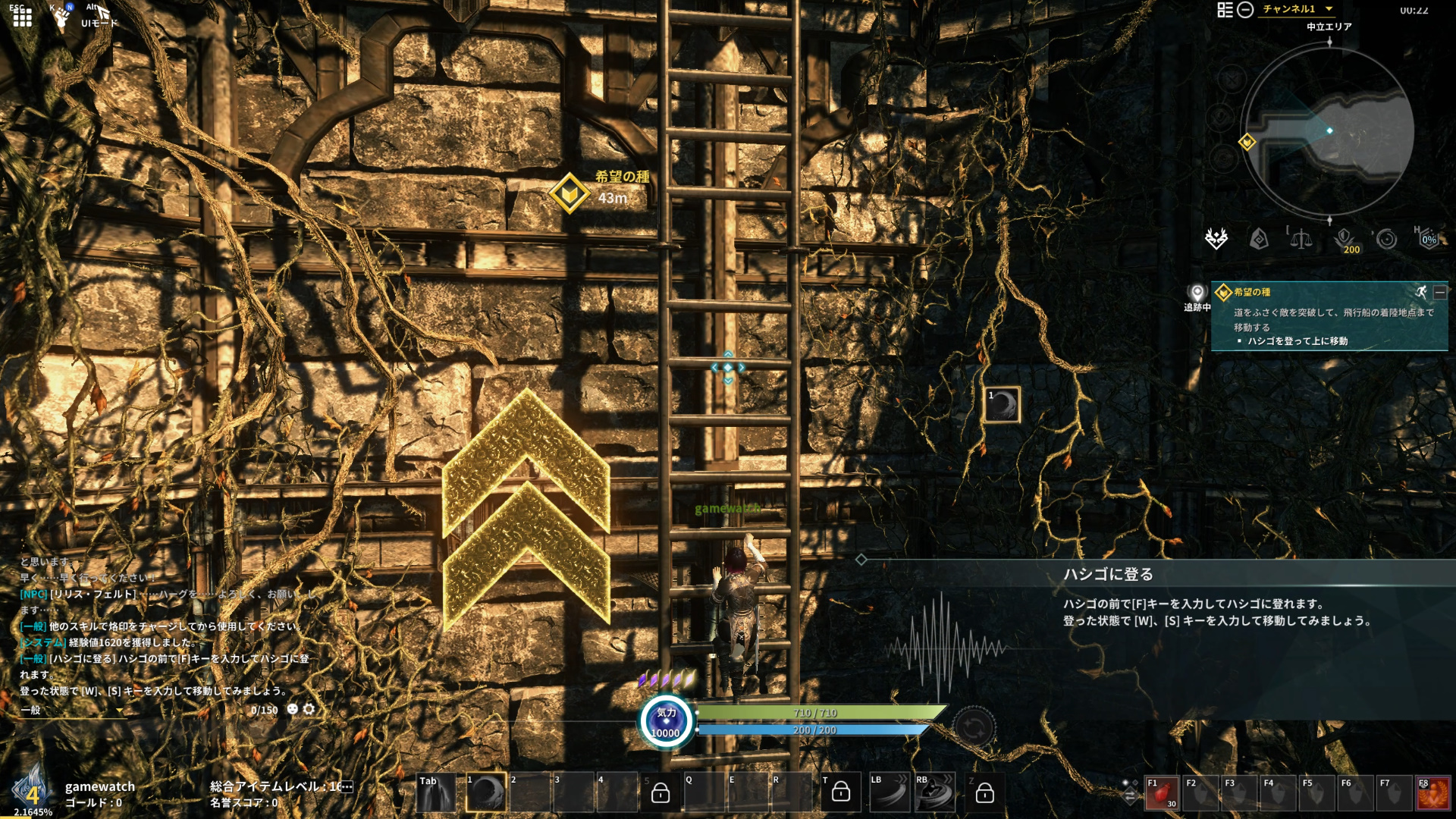Collapse the minimap with the minus button

point(1245,10)
